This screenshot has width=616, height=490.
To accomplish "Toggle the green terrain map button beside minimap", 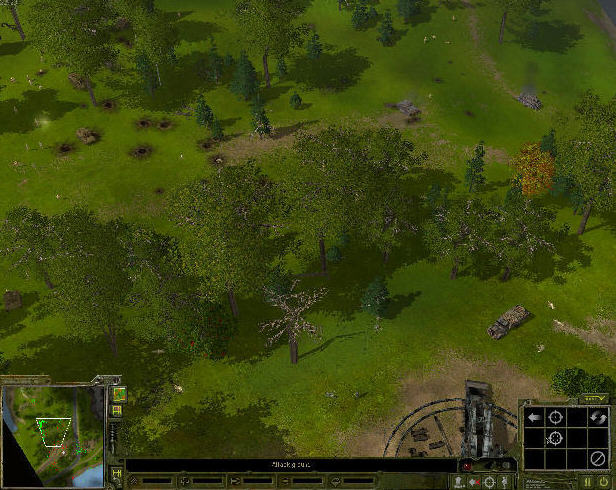I will [x=119, y=393].
